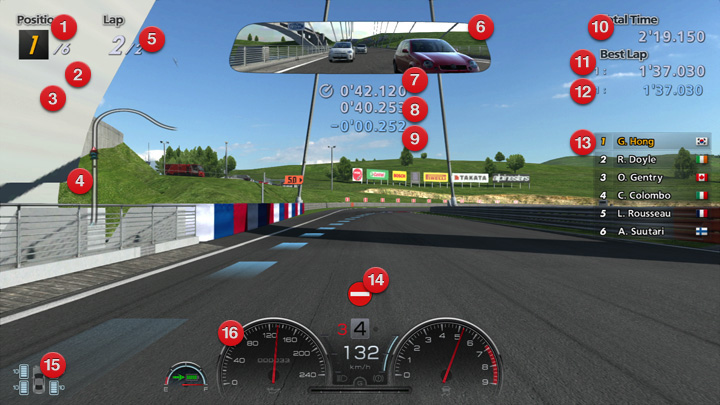This screenshot has height=405, width=720.
Task: Click the number 6 annotation marker
Action: [479, 26]
